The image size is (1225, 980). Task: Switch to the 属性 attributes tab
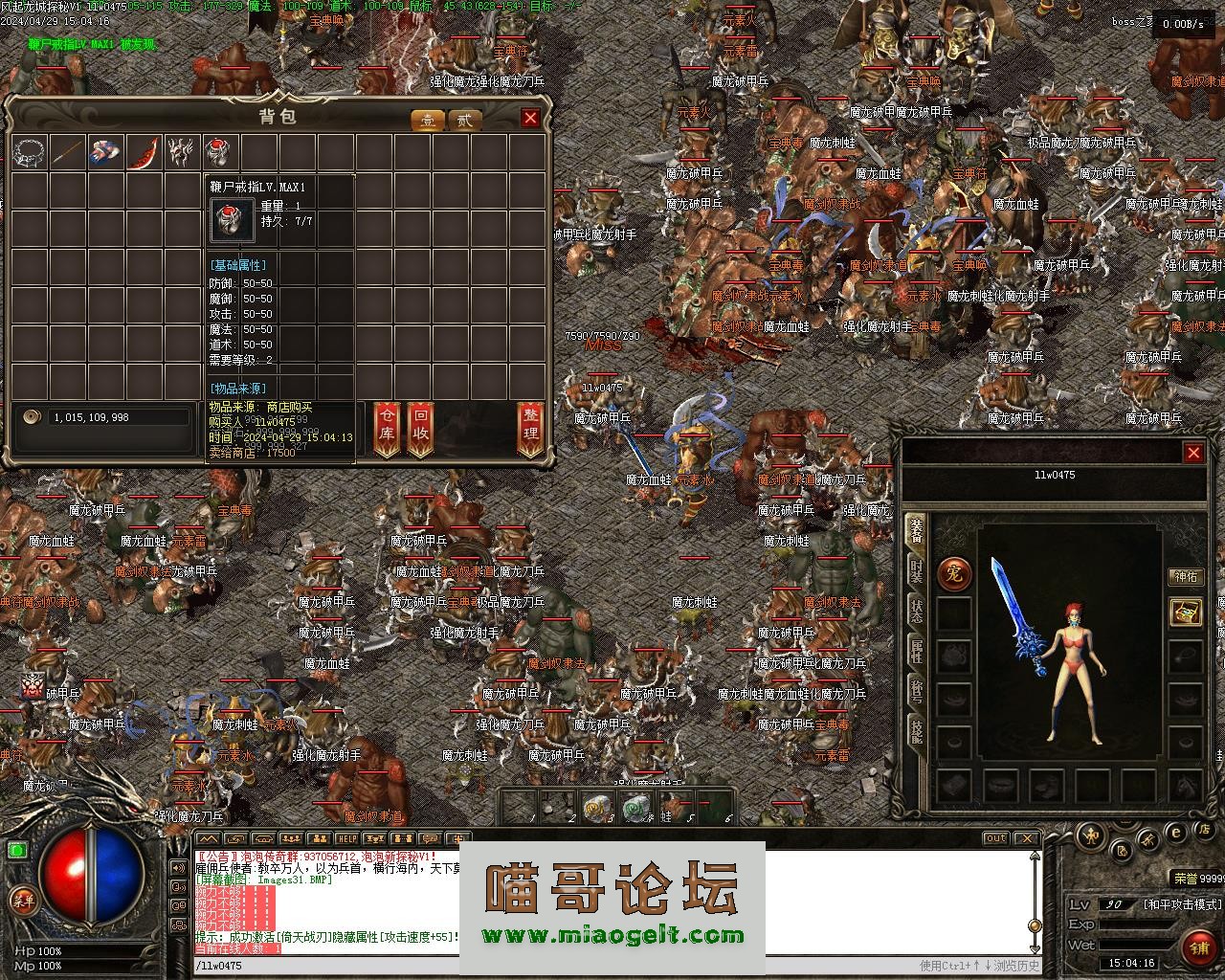pos(916,653)
